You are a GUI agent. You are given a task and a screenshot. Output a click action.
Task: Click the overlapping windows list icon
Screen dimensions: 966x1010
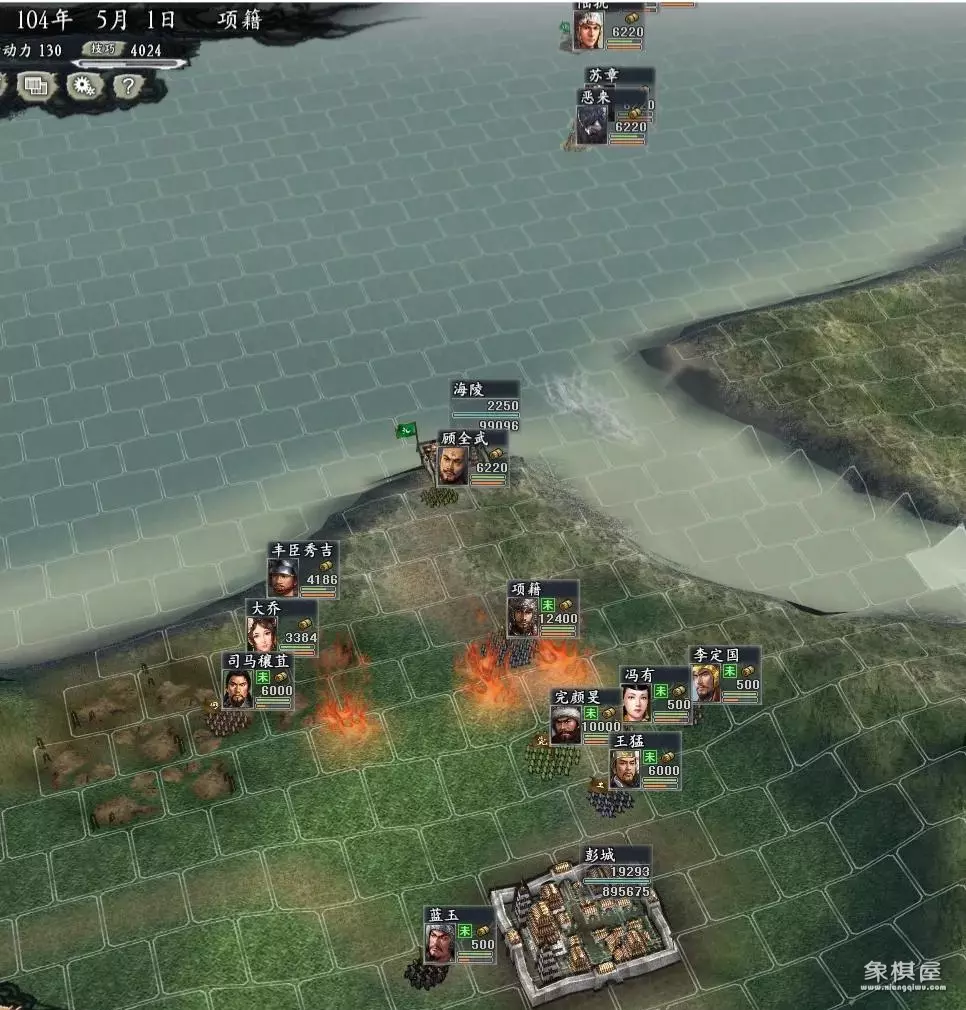[x=36, y=86]
